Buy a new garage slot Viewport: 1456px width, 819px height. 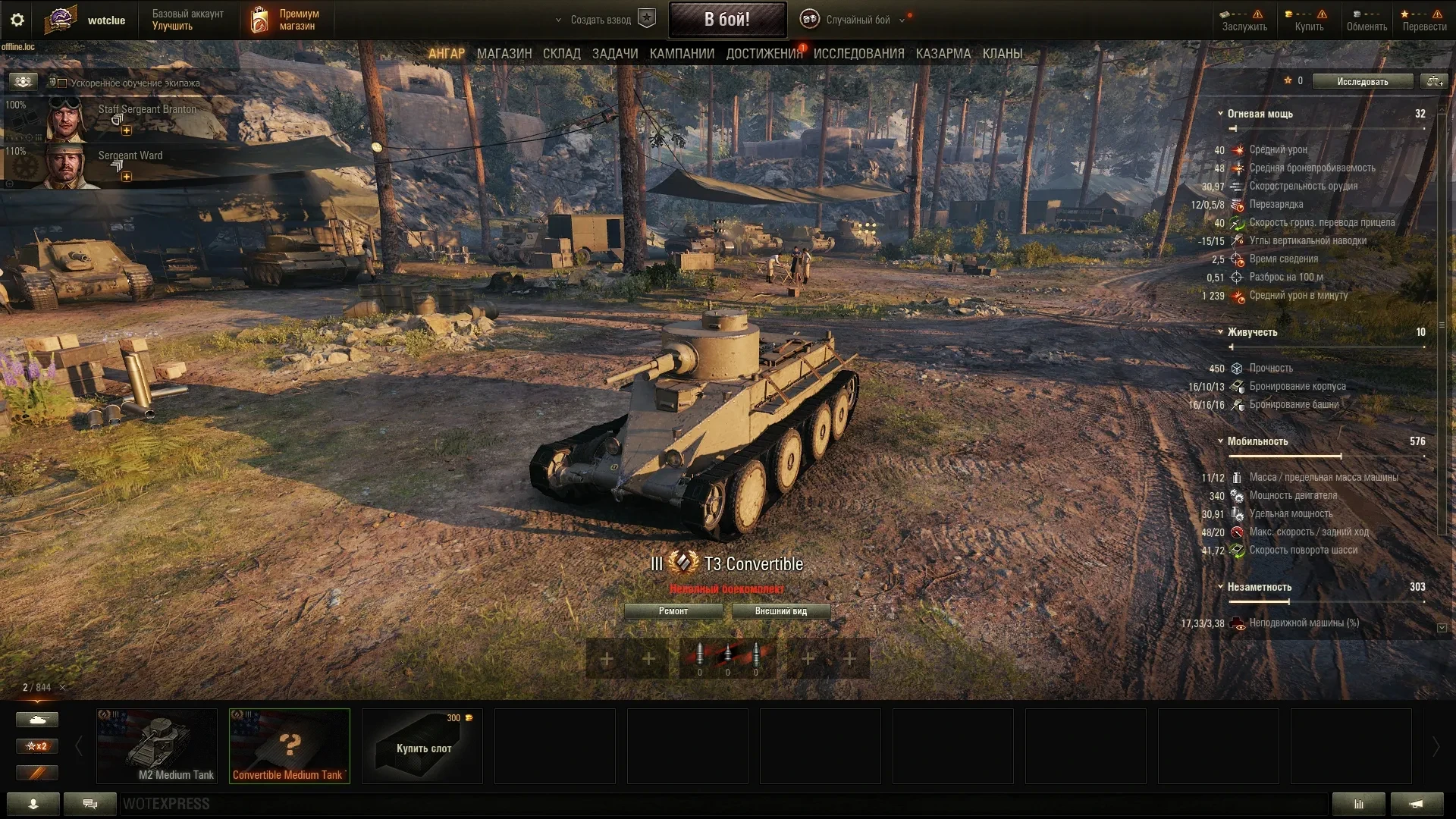tap(422, 745)
